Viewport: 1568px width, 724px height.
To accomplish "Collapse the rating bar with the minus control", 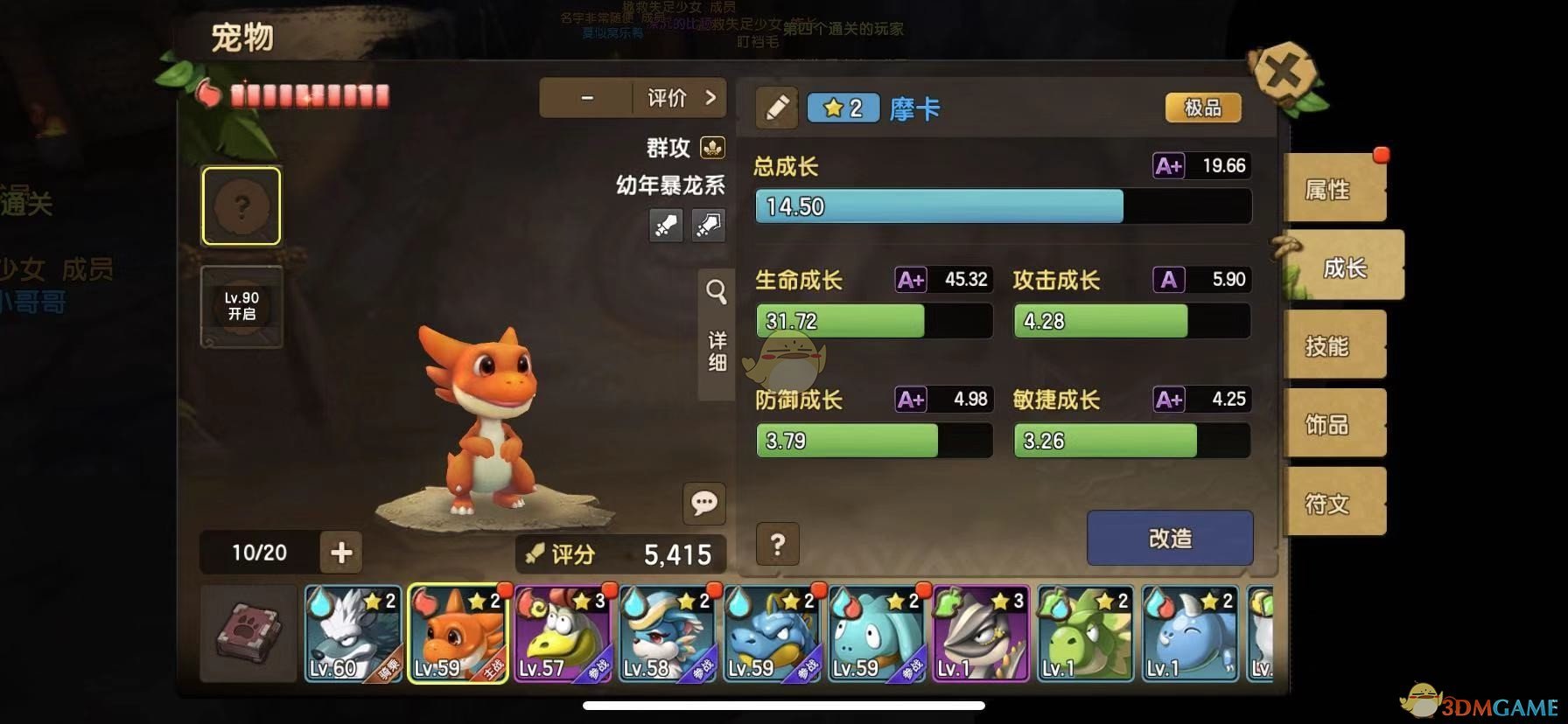I will [x=585, y=98].
